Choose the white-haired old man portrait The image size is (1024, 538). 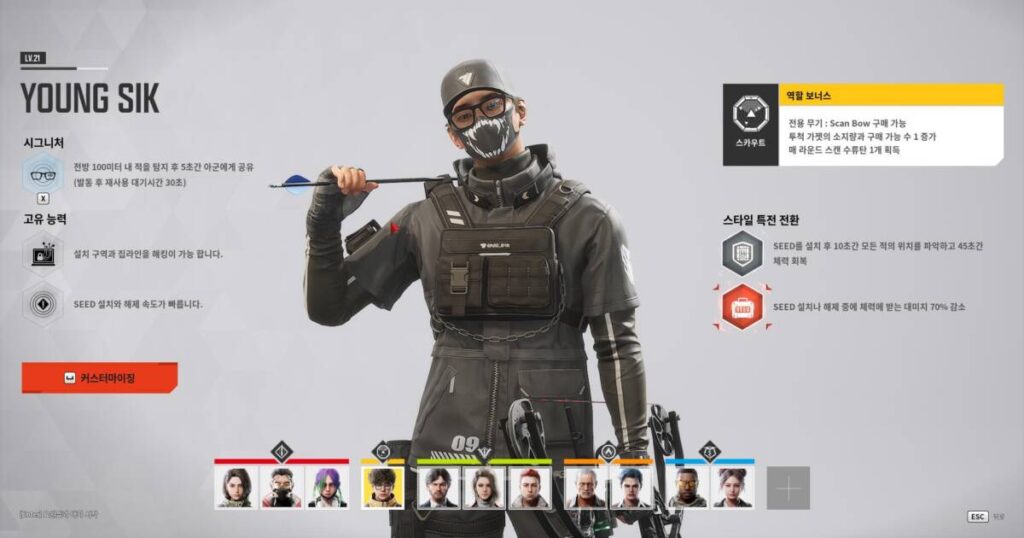[x=585, y=488]
